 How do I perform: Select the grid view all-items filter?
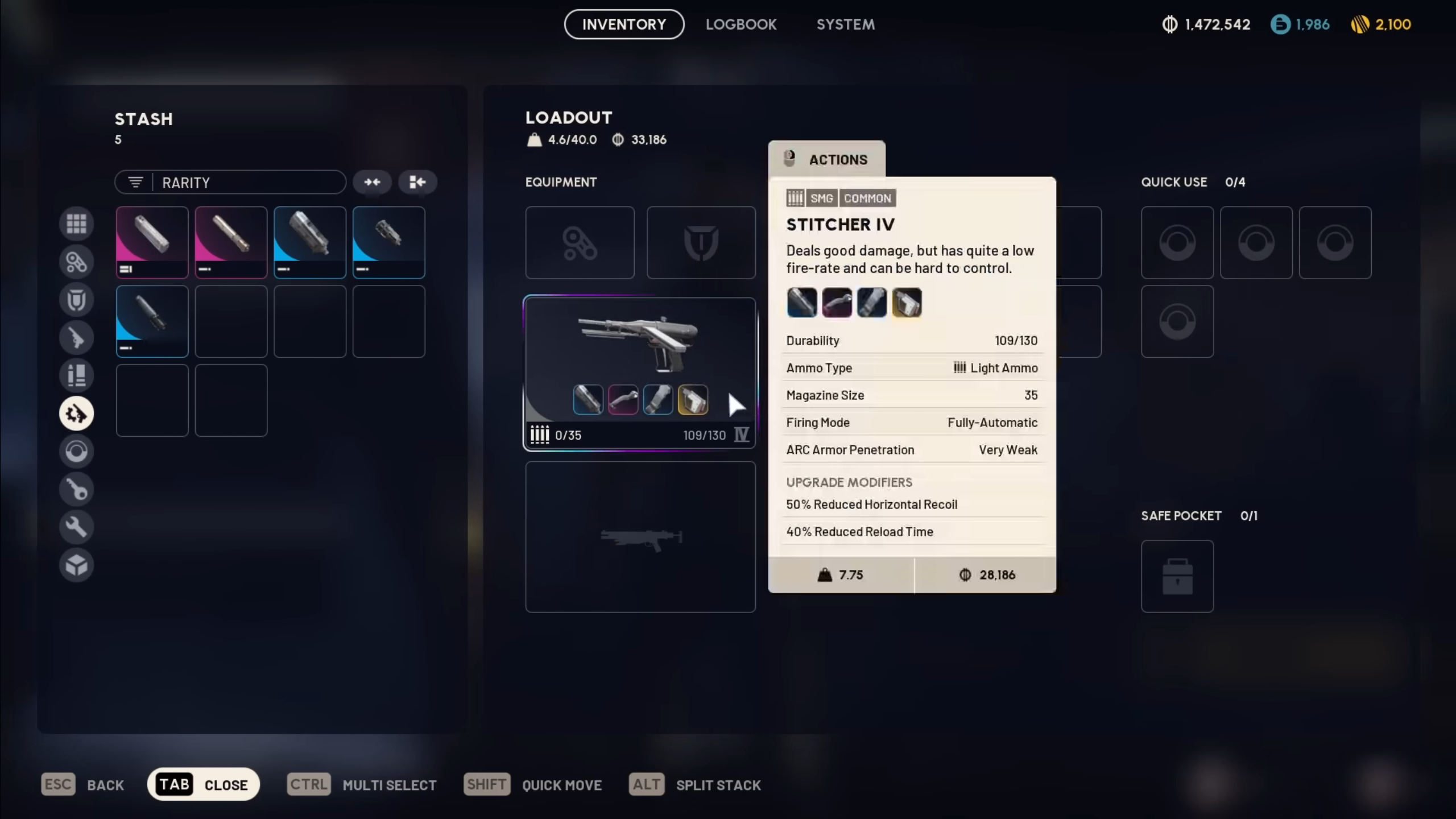[x=77, y=224]
